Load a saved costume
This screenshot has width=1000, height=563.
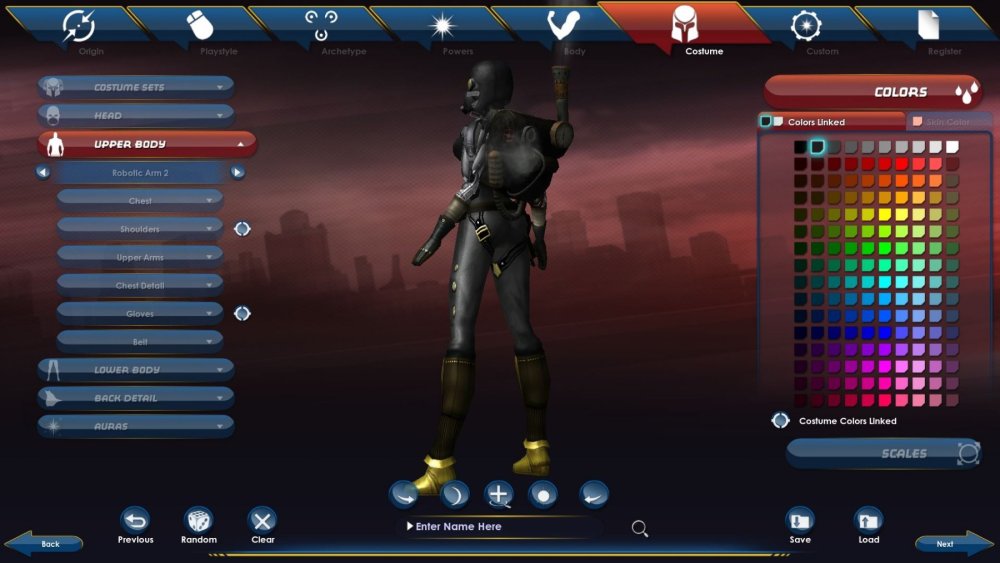(868, 521)
